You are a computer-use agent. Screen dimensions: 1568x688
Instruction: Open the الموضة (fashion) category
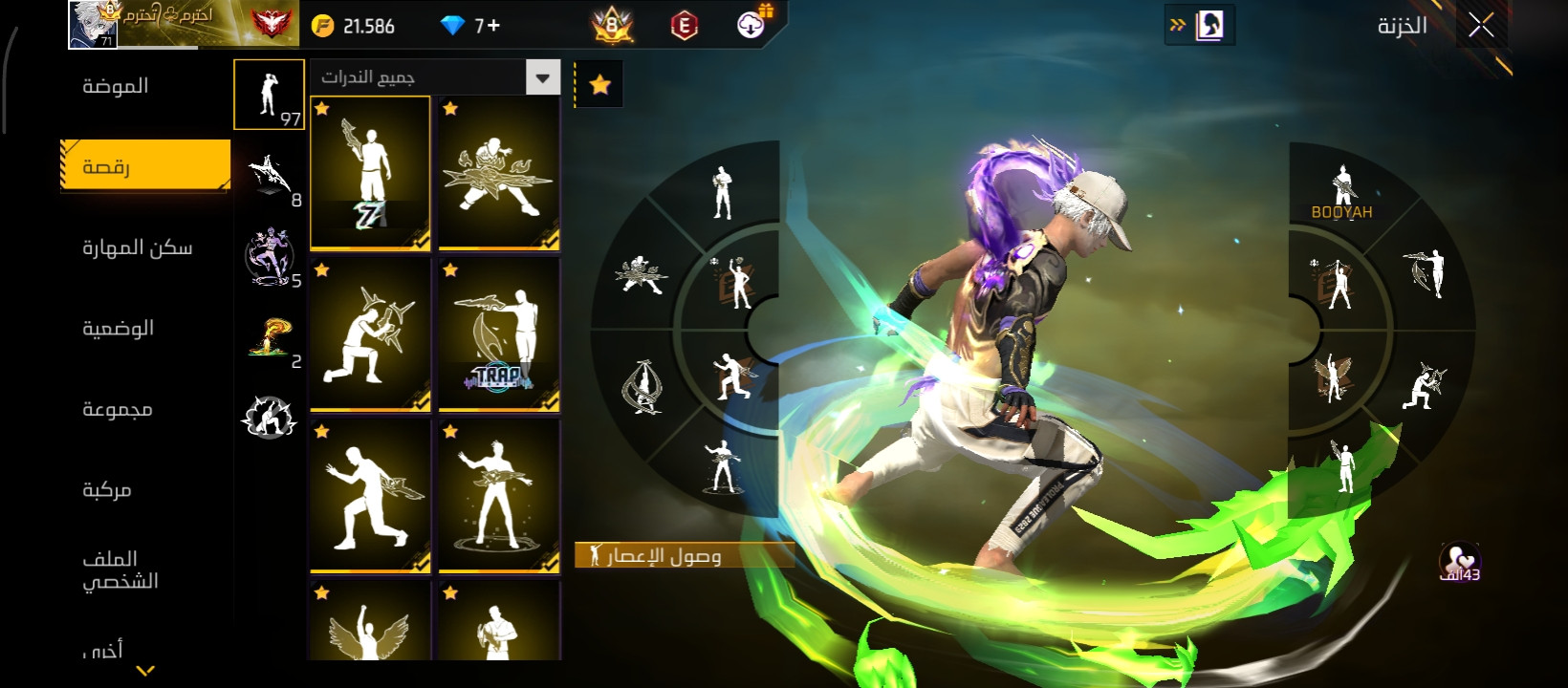[x=116, y=86]
